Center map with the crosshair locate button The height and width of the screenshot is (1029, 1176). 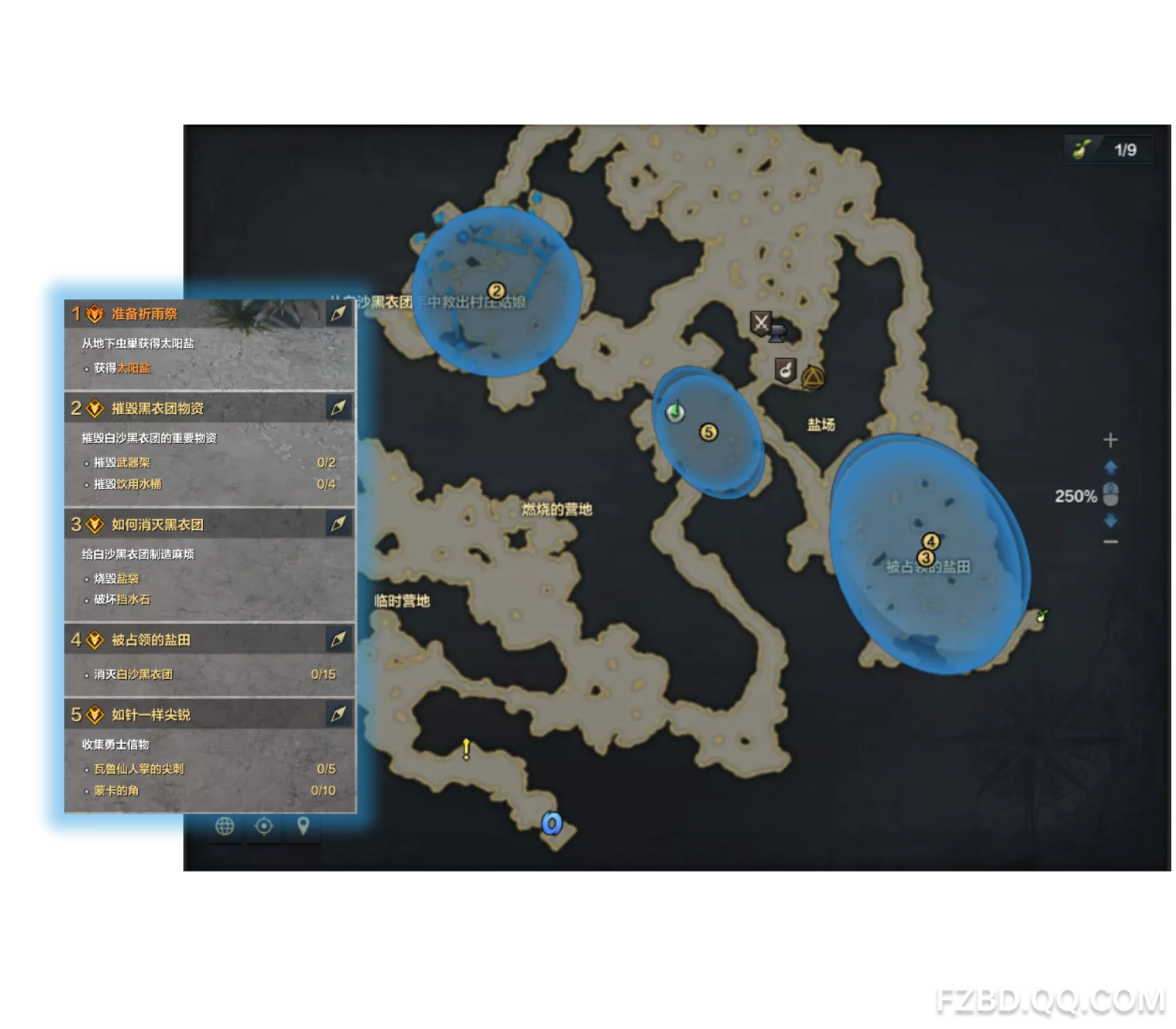[x=264, y=826]
